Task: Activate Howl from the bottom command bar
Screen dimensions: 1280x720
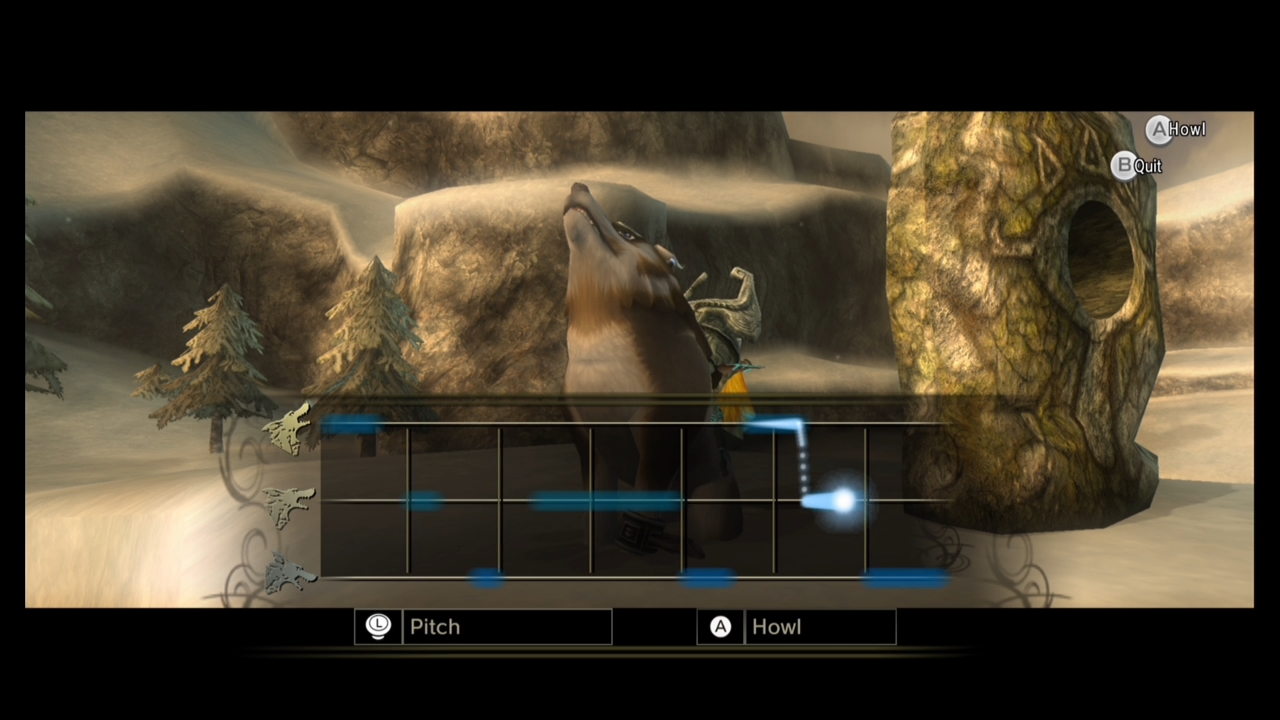Action: click(776, 626)
